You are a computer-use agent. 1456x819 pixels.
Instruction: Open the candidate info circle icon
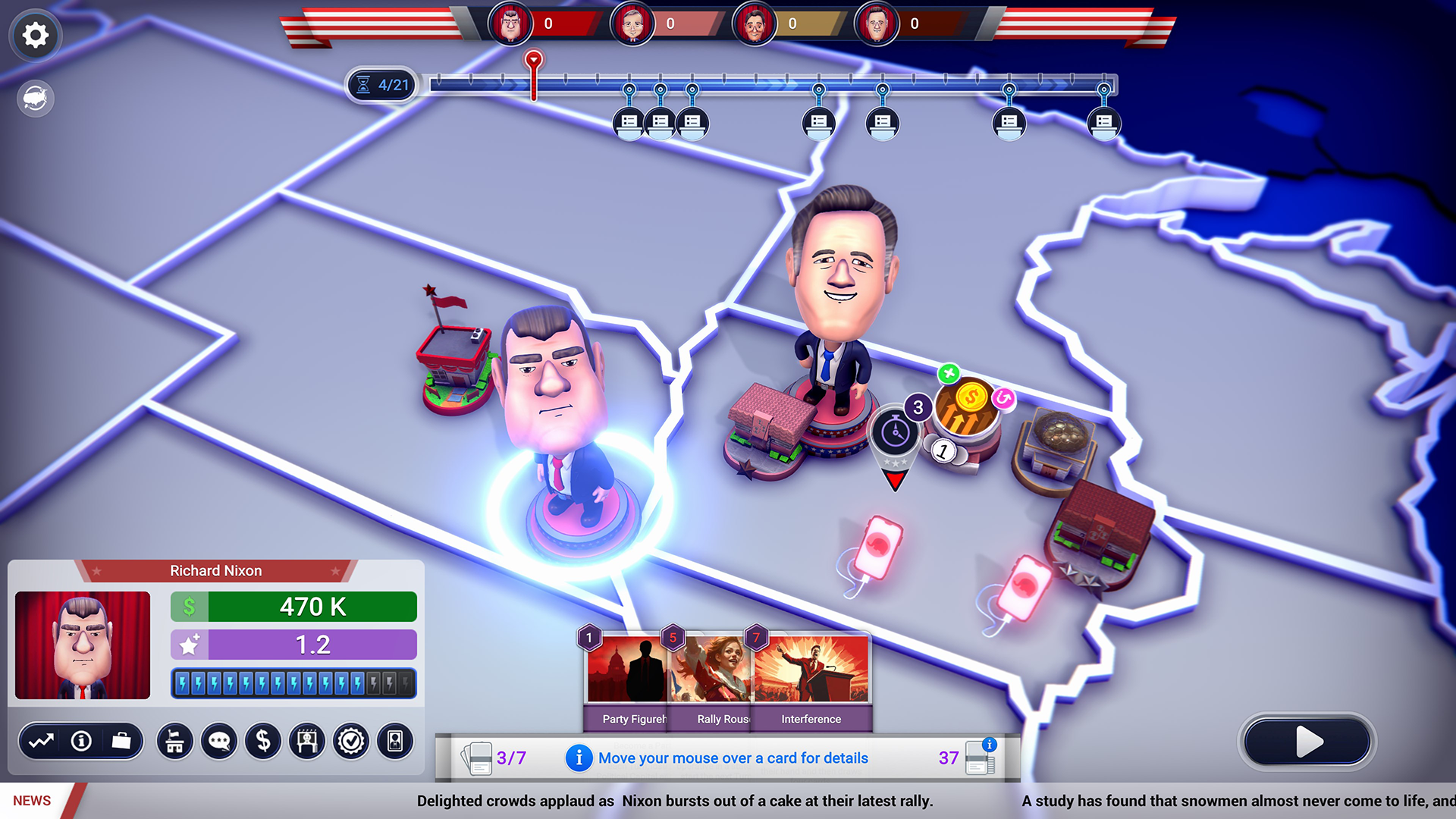(x=81, y=742)
